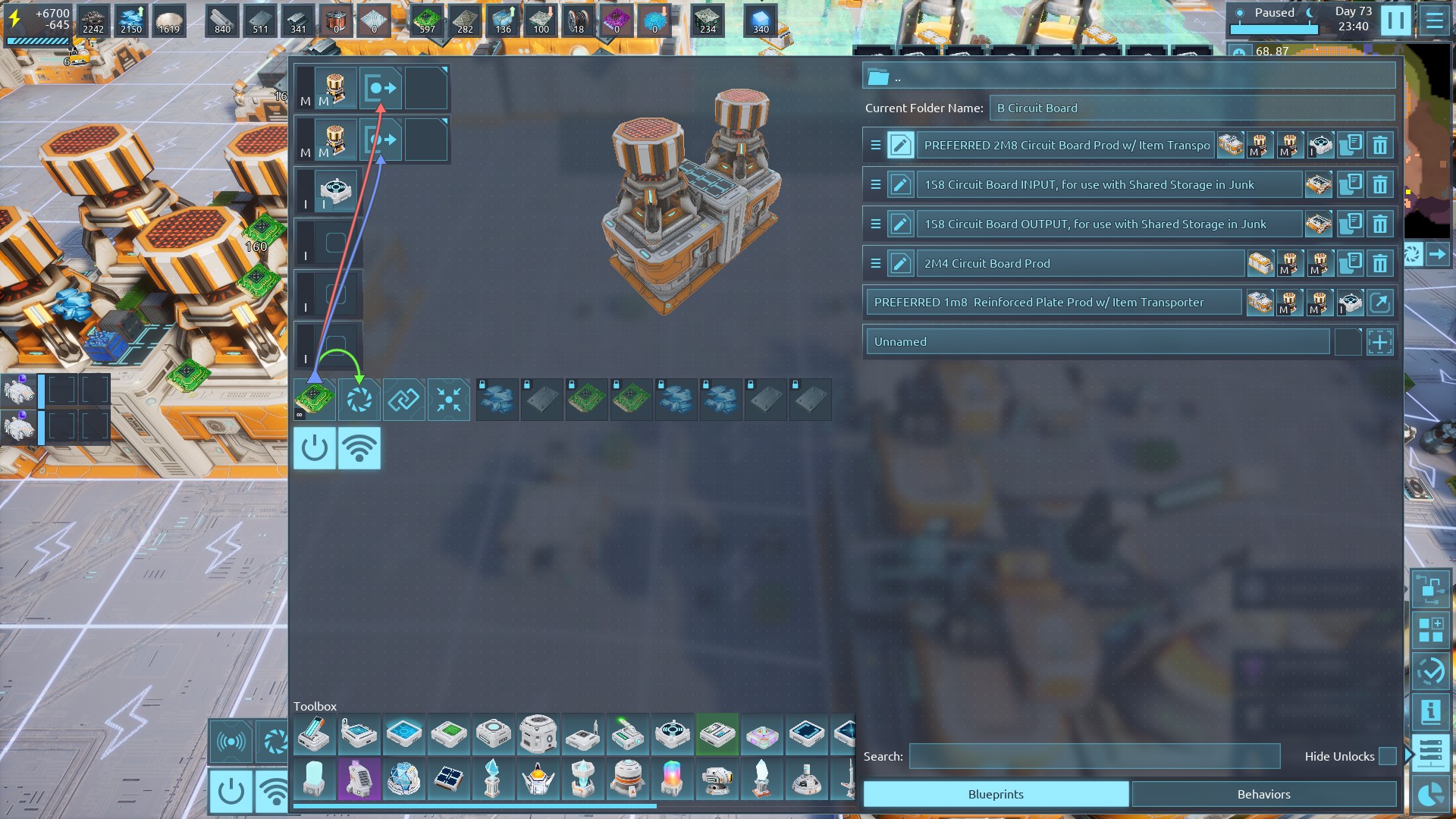The image size is (1456, 819).
Task: Select the circuit board item slot
Action: pyautogui.click(x=315, y=399)
